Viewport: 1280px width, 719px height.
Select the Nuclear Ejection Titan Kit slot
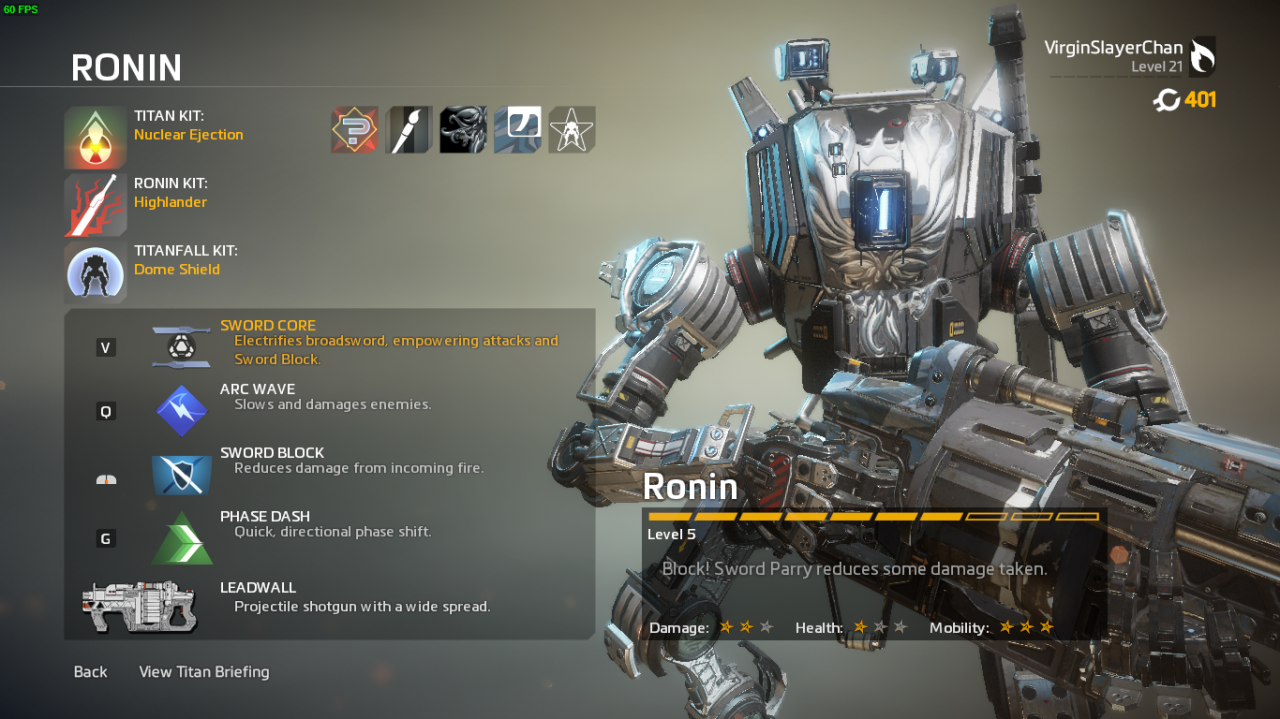(96, 137)
